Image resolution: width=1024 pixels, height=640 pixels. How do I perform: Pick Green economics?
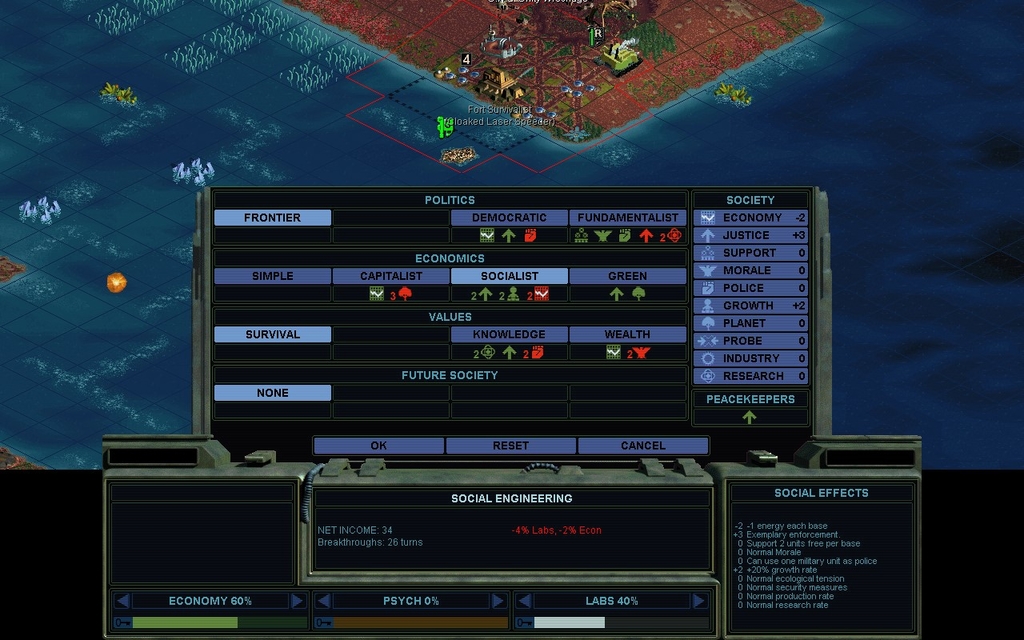click(x=627, y=276)
